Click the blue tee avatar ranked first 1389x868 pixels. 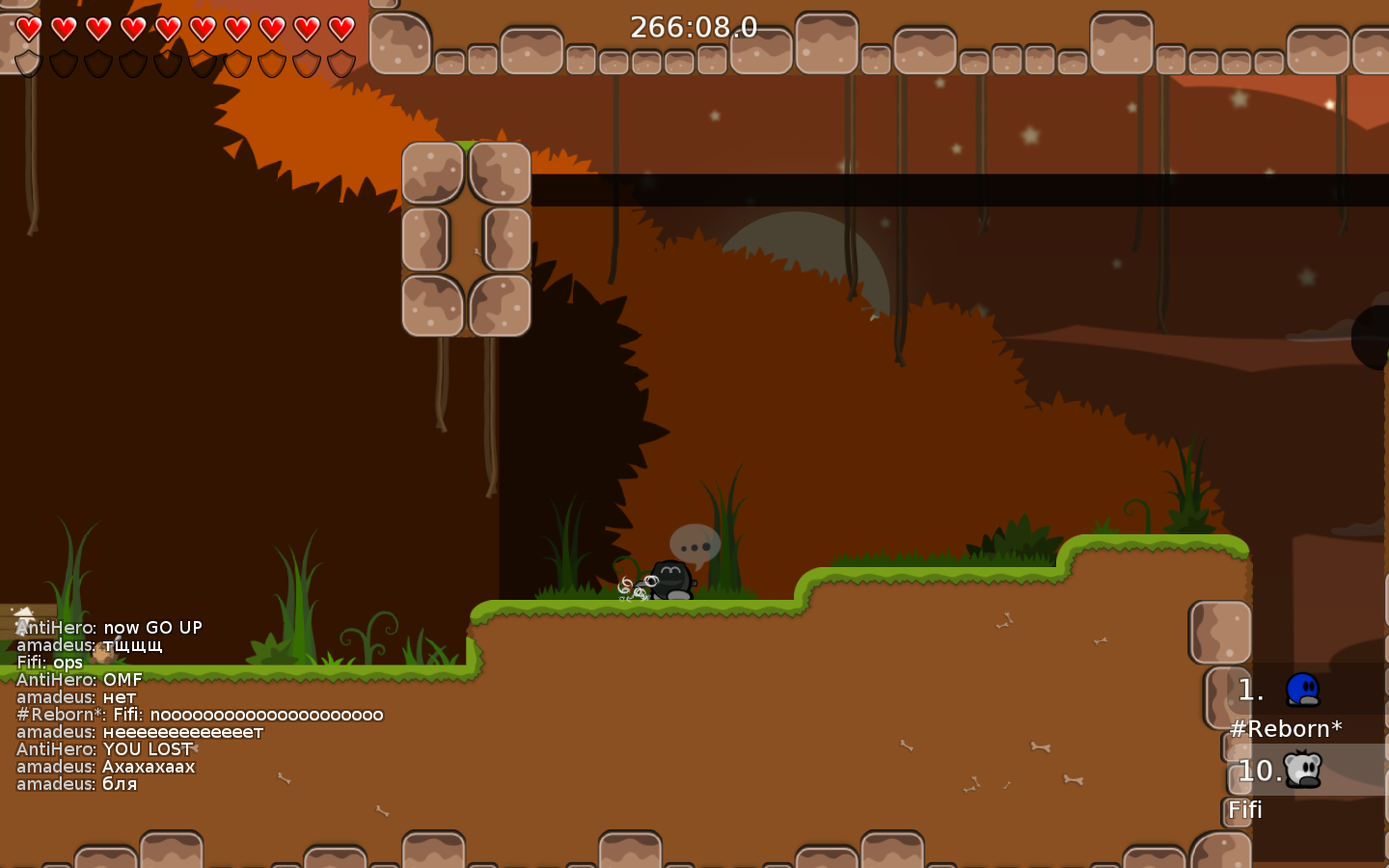tap(1301, 691)
